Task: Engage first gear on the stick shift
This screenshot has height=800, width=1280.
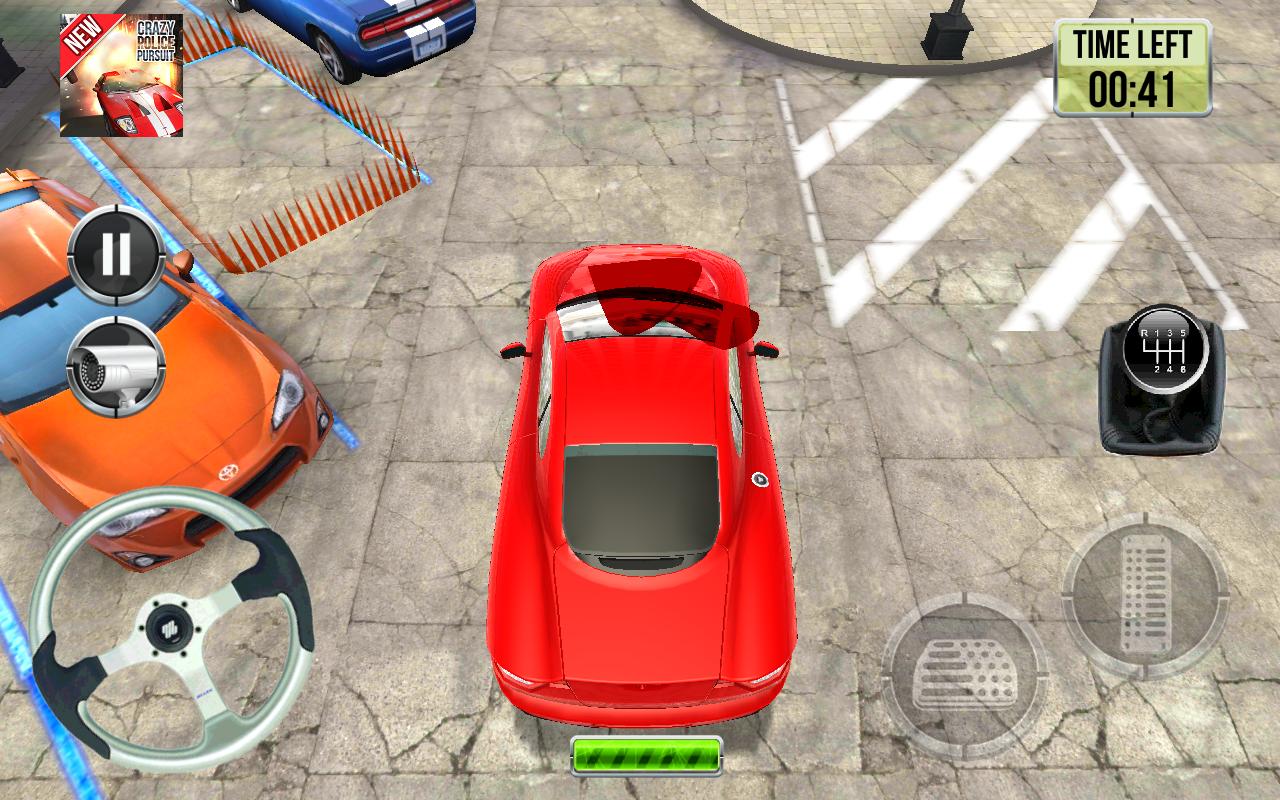Action: coord(1157,333)
